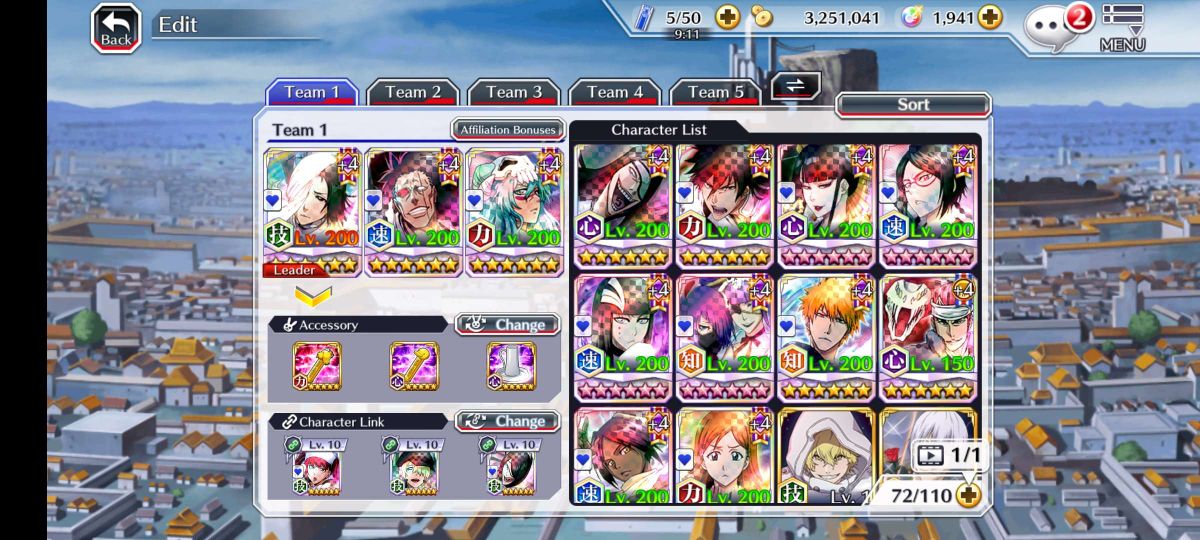This screenshot has width=1200, height=540.
Task: Buy more spirit orbs via plus button
Action: (989, 17)
